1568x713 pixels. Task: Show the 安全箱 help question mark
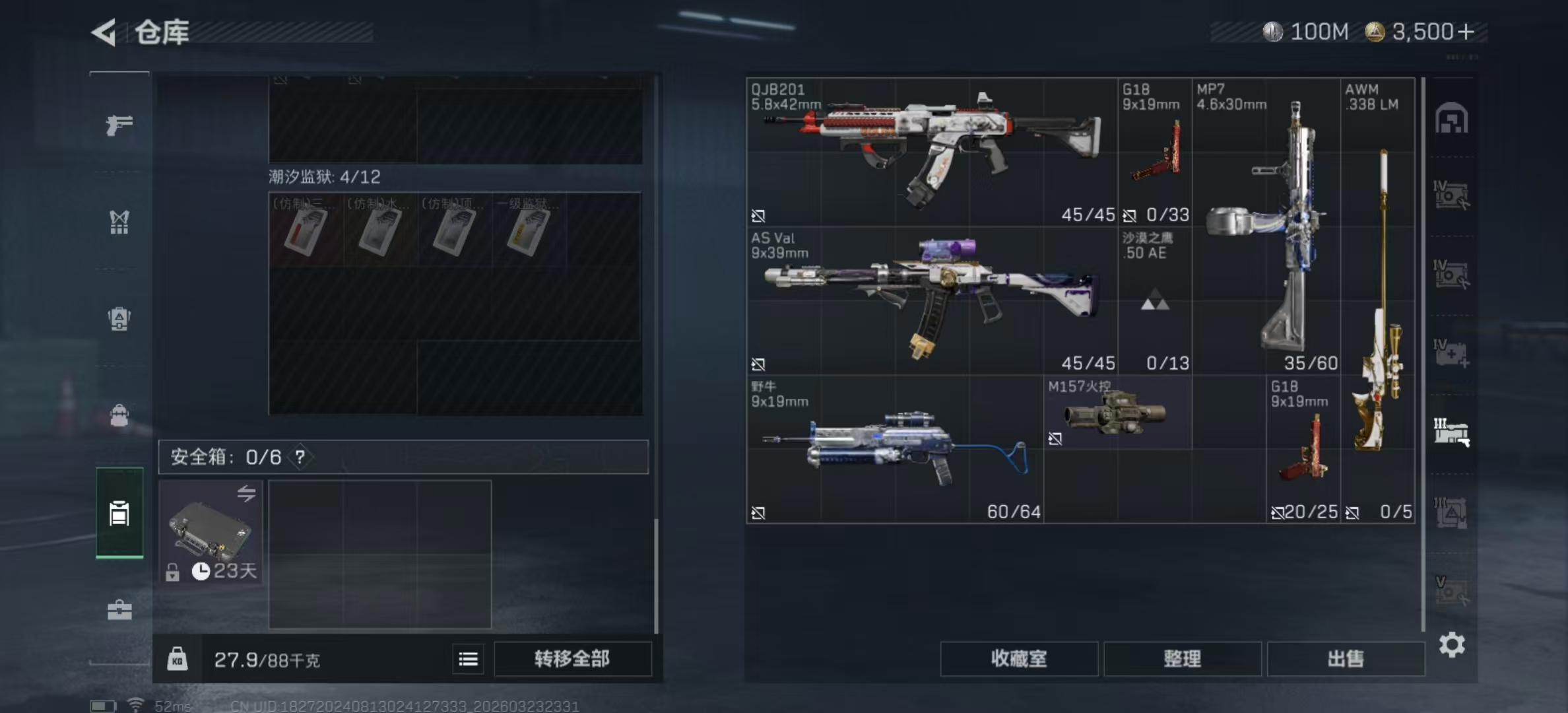click(x=300, y=457)
